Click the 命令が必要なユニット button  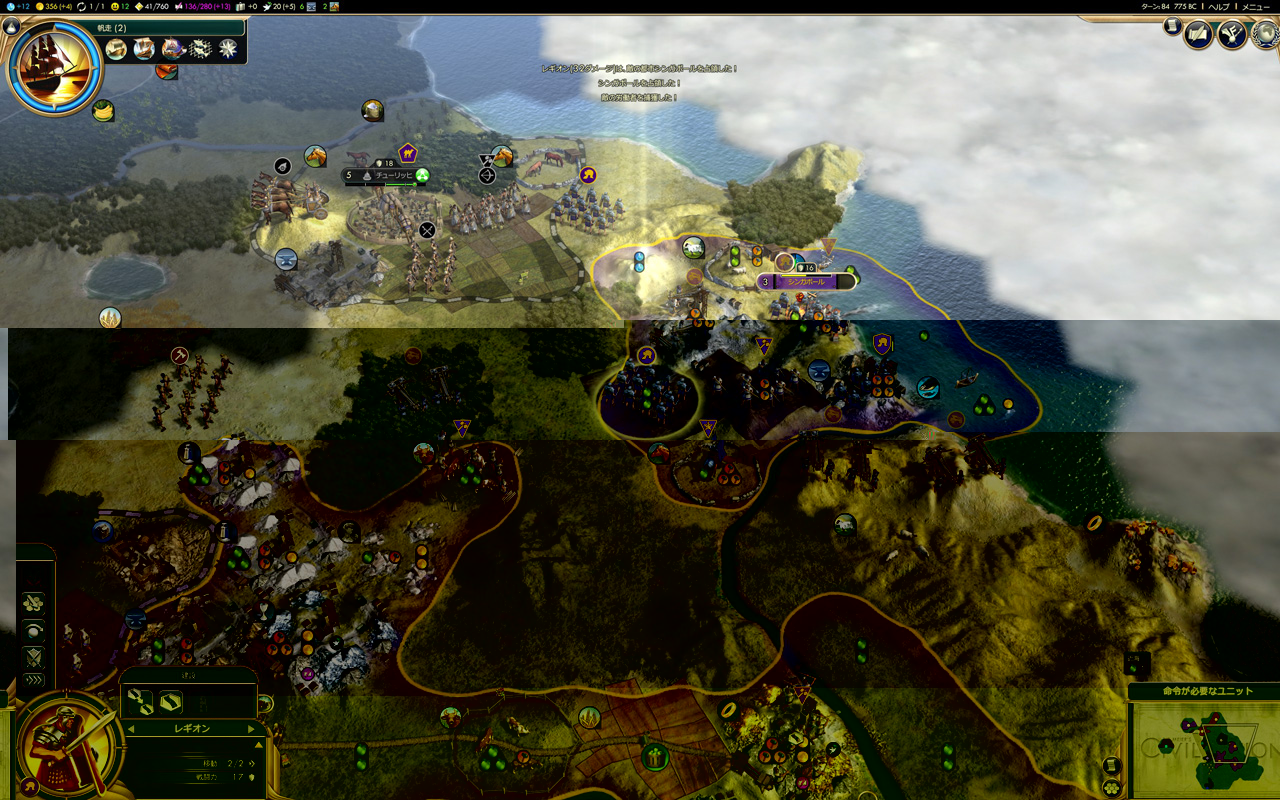(1203, 691)
